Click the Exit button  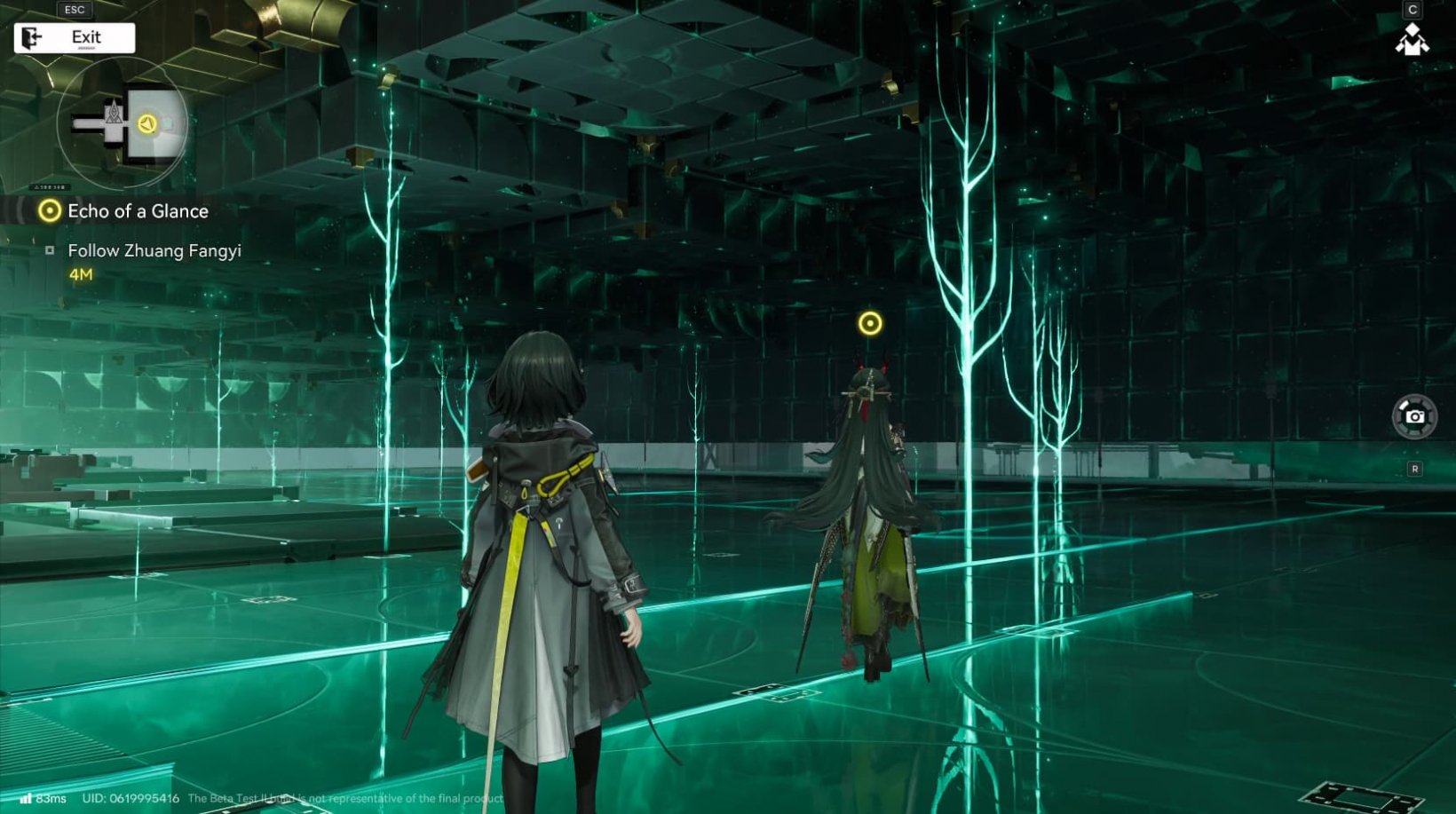75,38
